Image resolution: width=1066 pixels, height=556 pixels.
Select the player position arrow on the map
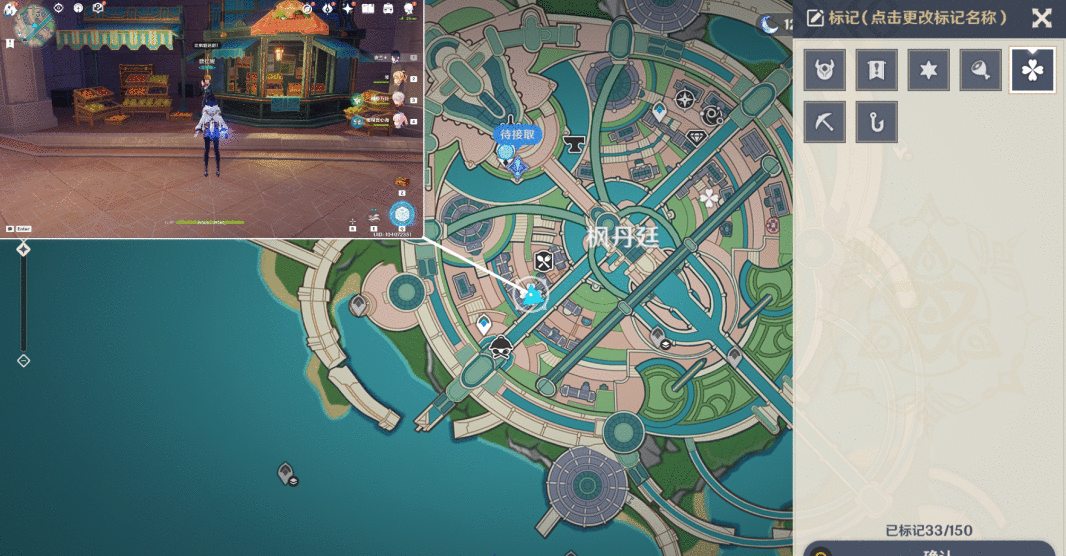533,294
